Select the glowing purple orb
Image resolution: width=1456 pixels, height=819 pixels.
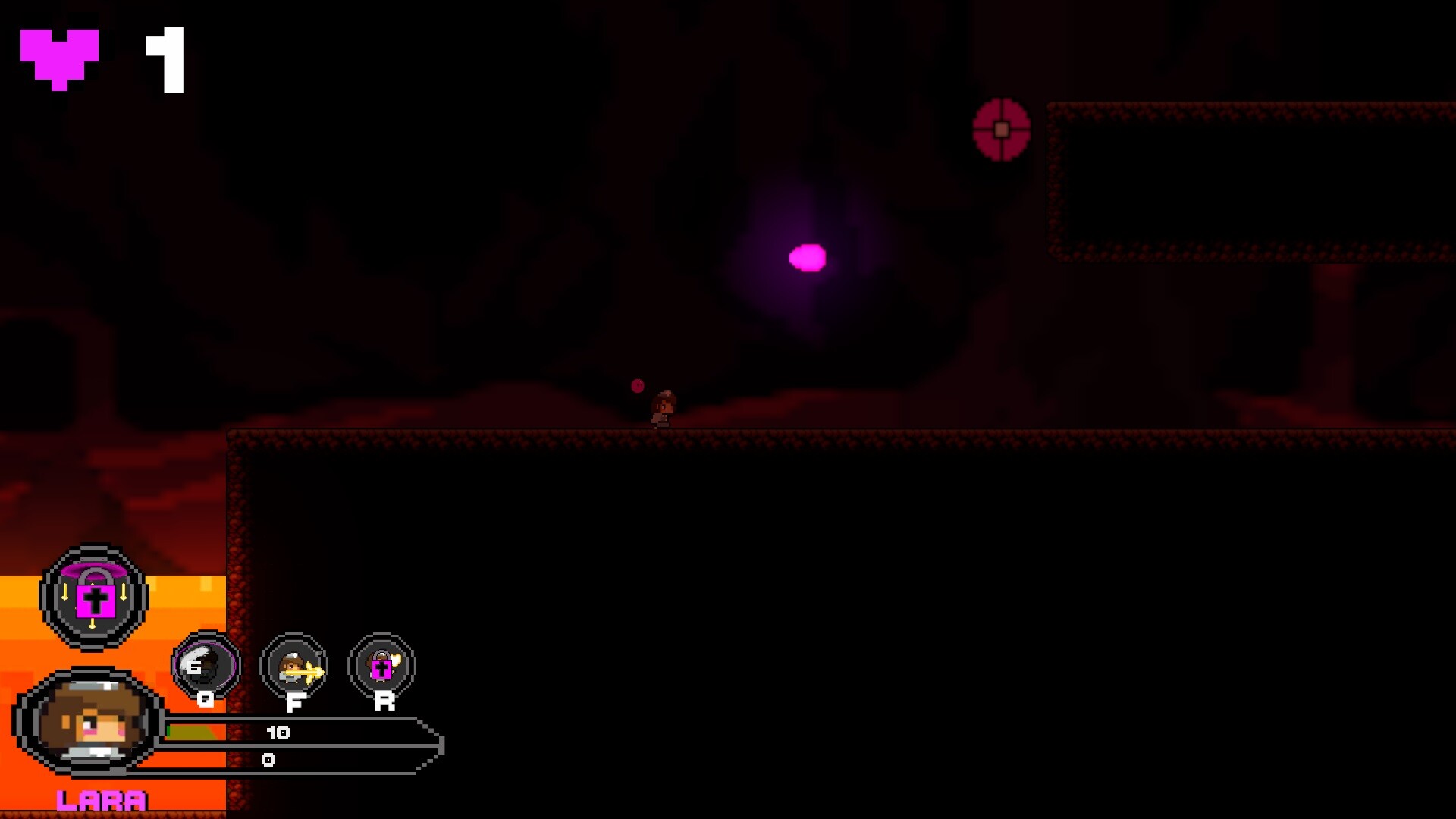coord(808,259)
